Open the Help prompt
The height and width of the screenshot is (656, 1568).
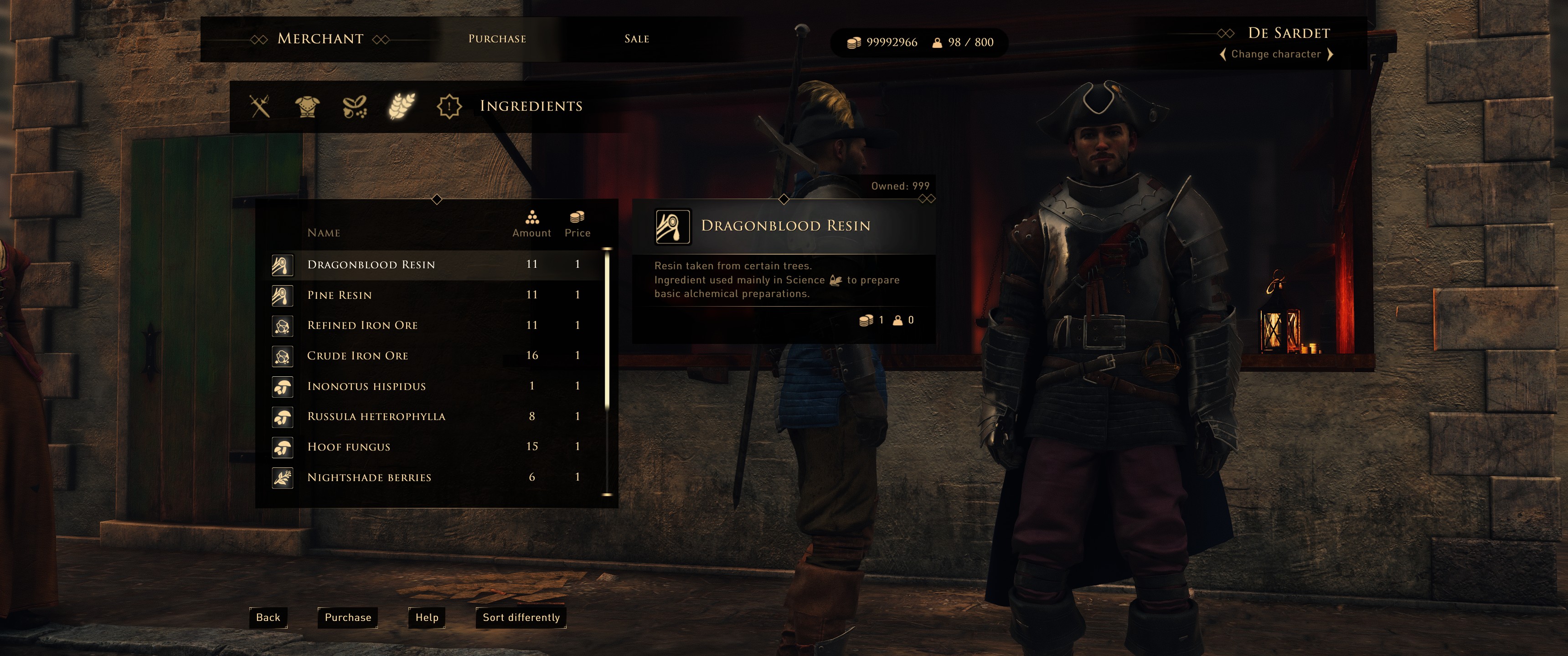(x=427, y=618)
